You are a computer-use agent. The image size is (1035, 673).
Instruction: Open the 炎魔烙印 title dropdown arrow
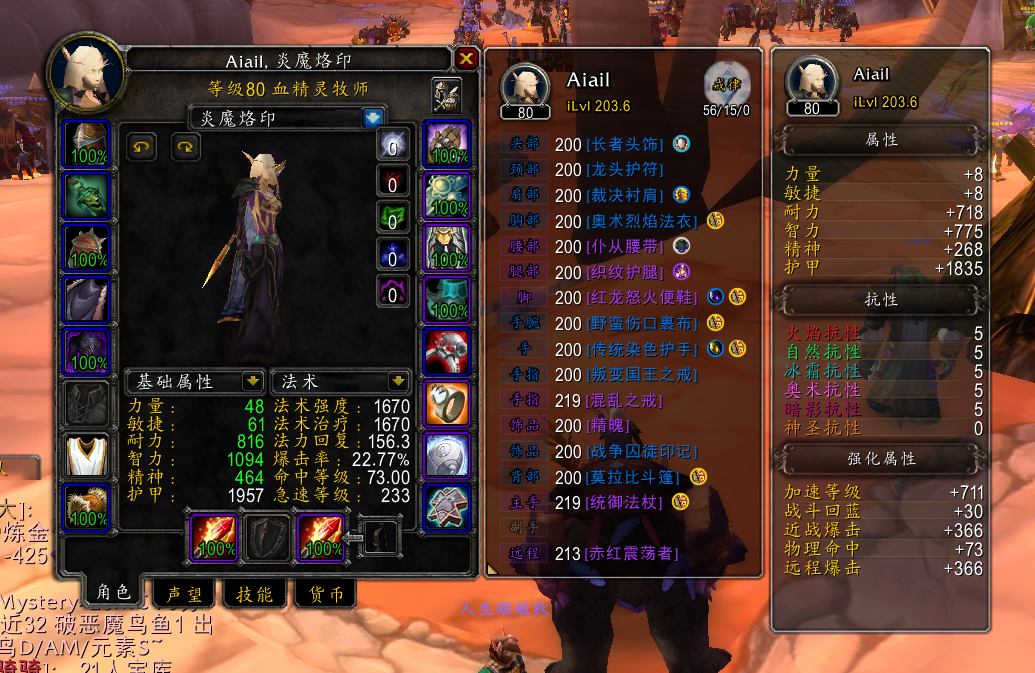pos(373,118)
